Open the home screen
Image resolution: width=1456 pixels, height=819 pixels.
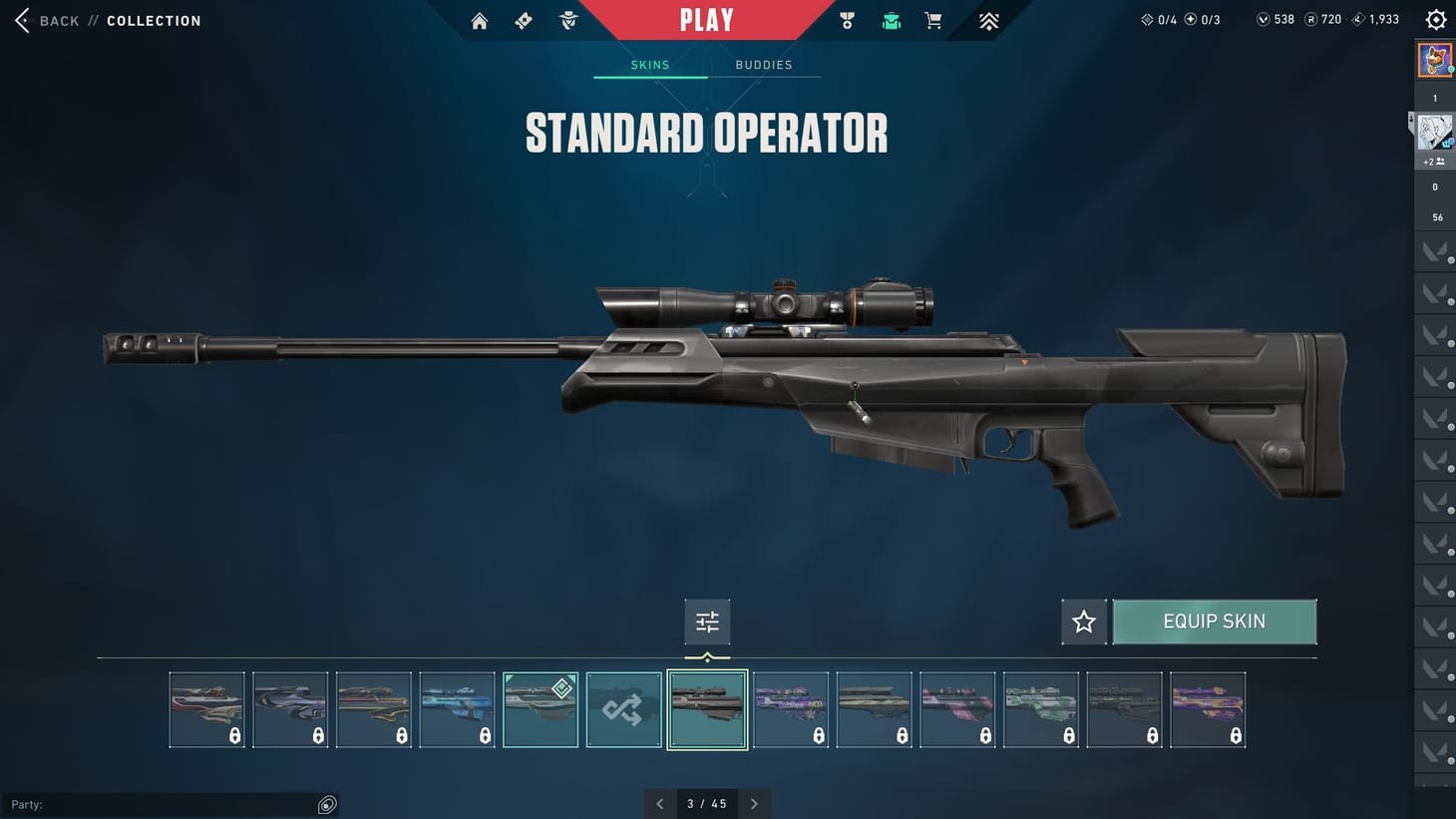pyautogui.click(x=480, y=20)
